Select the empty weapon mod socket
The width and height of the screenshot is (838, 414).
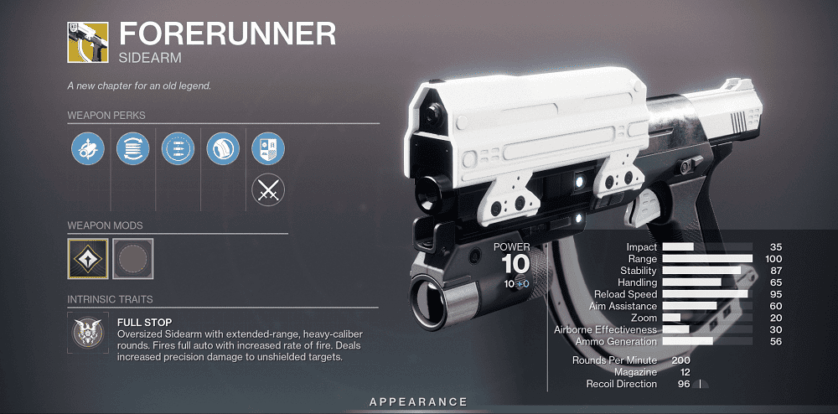(x=132, y=260)
